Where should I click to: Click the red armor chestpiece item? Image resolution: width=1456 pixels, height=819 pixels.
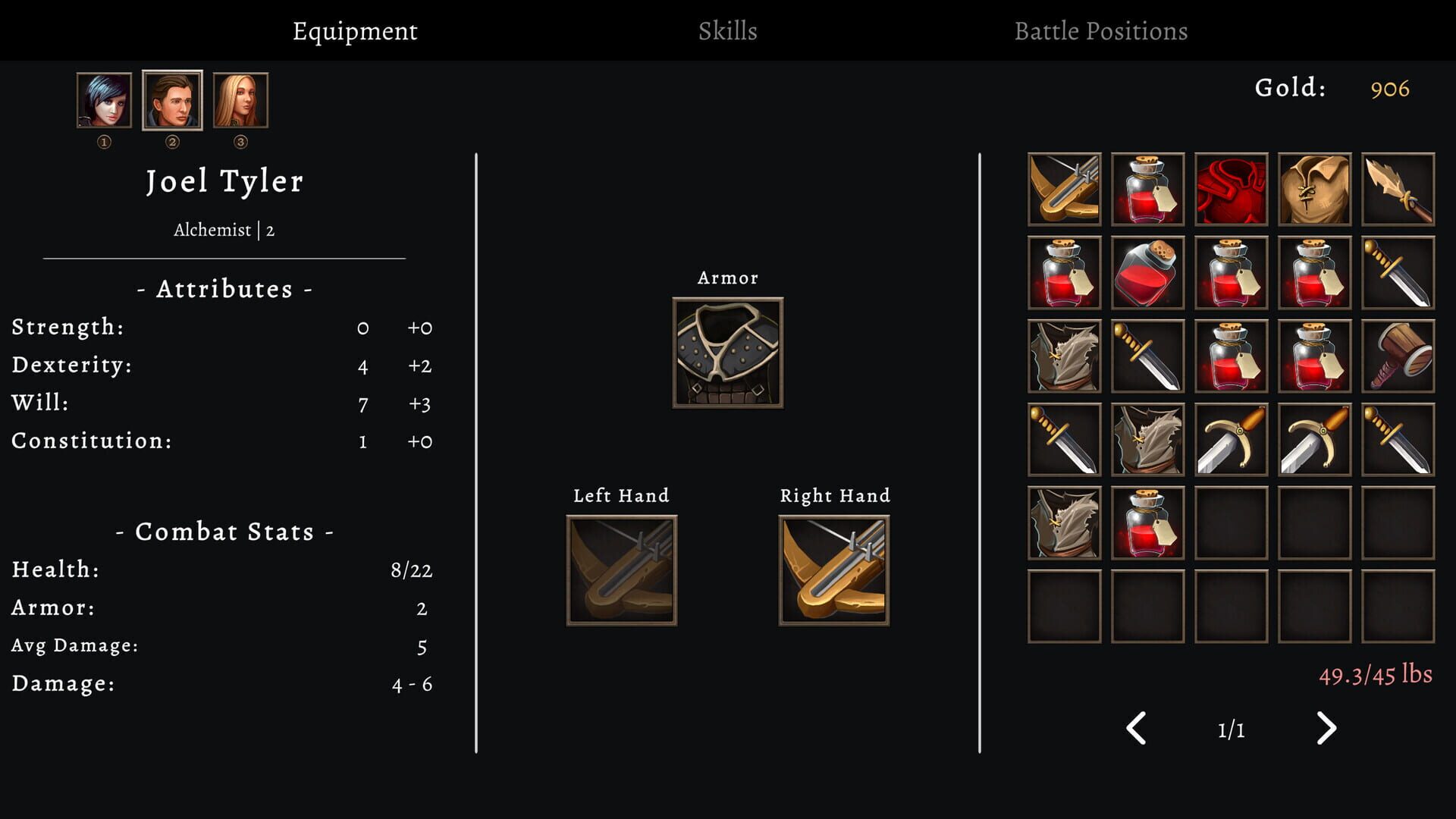[x=1231, y=189]
